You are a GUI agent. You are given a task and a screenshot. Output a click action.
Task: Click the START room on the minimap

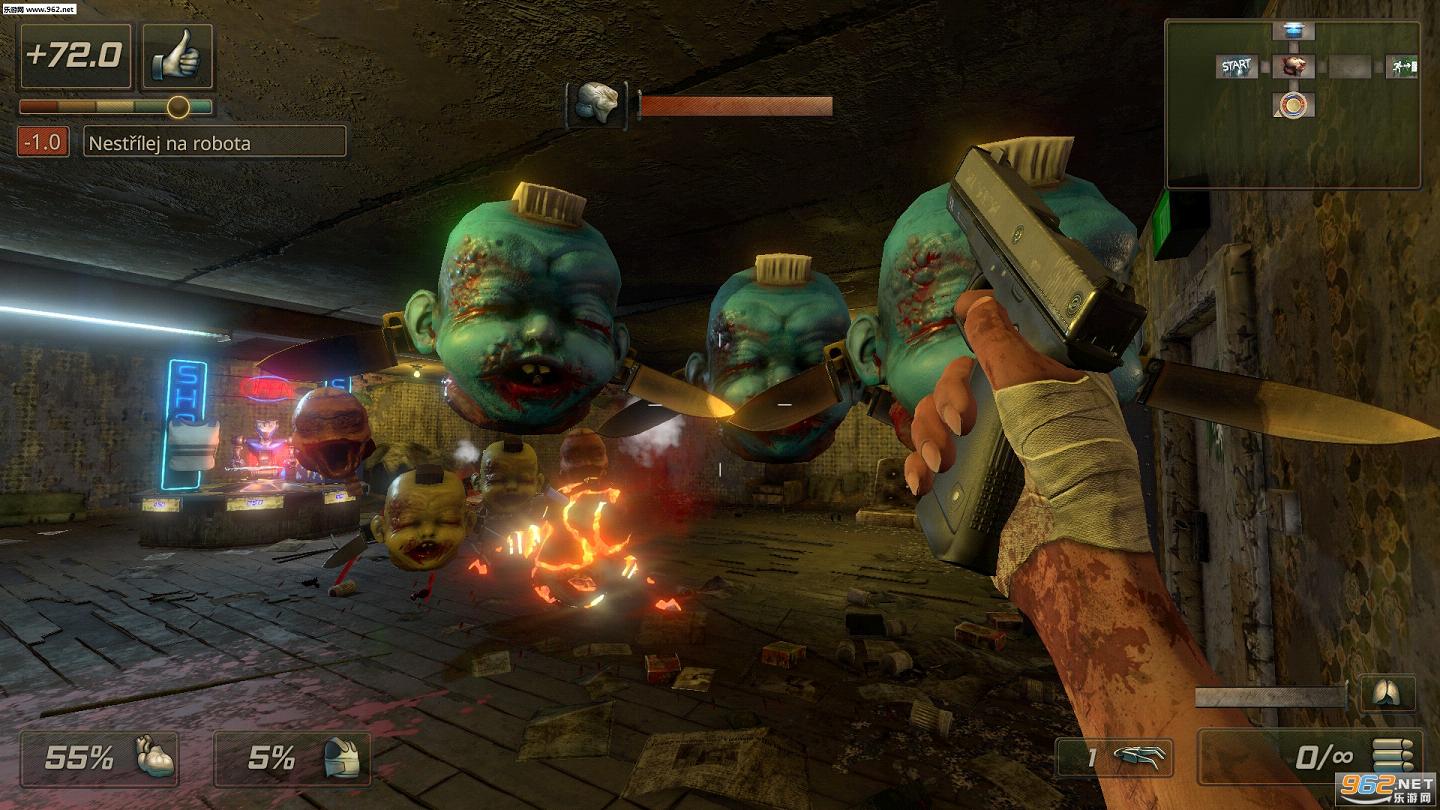pos(1236,67)
